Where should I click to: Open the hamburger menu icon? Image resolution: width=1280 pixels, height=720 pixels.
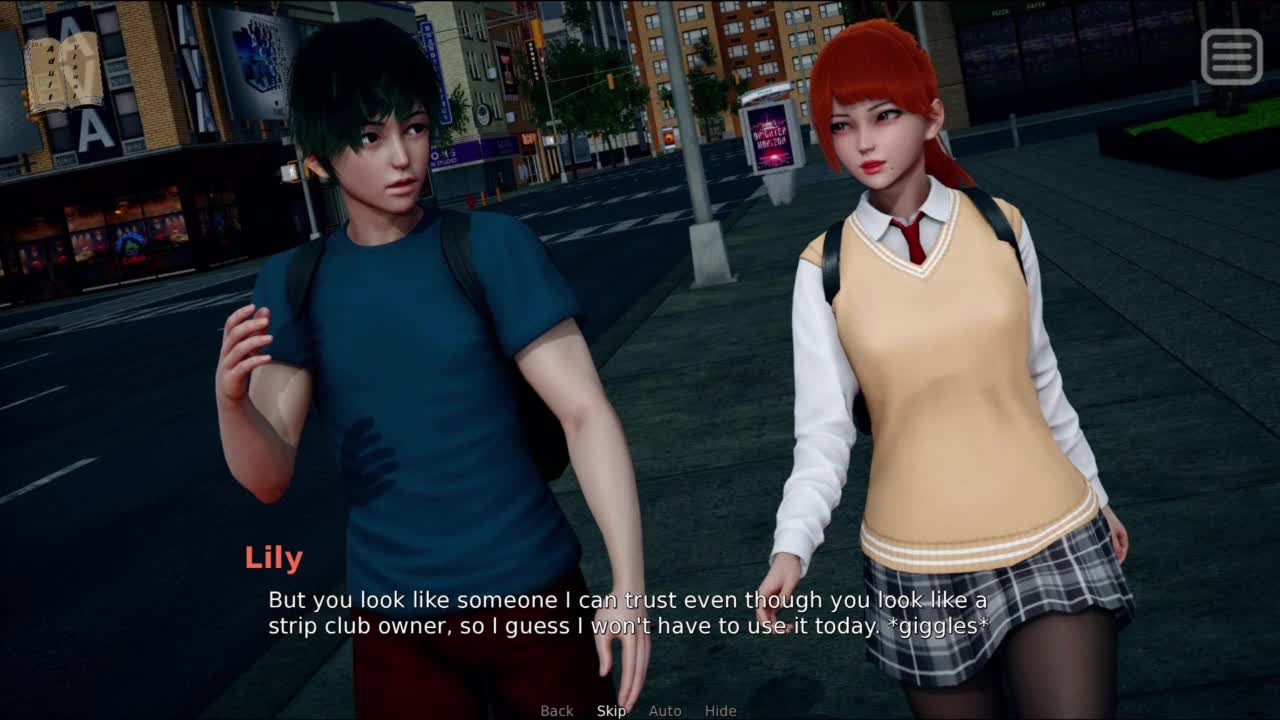[x=1231, y=56]
